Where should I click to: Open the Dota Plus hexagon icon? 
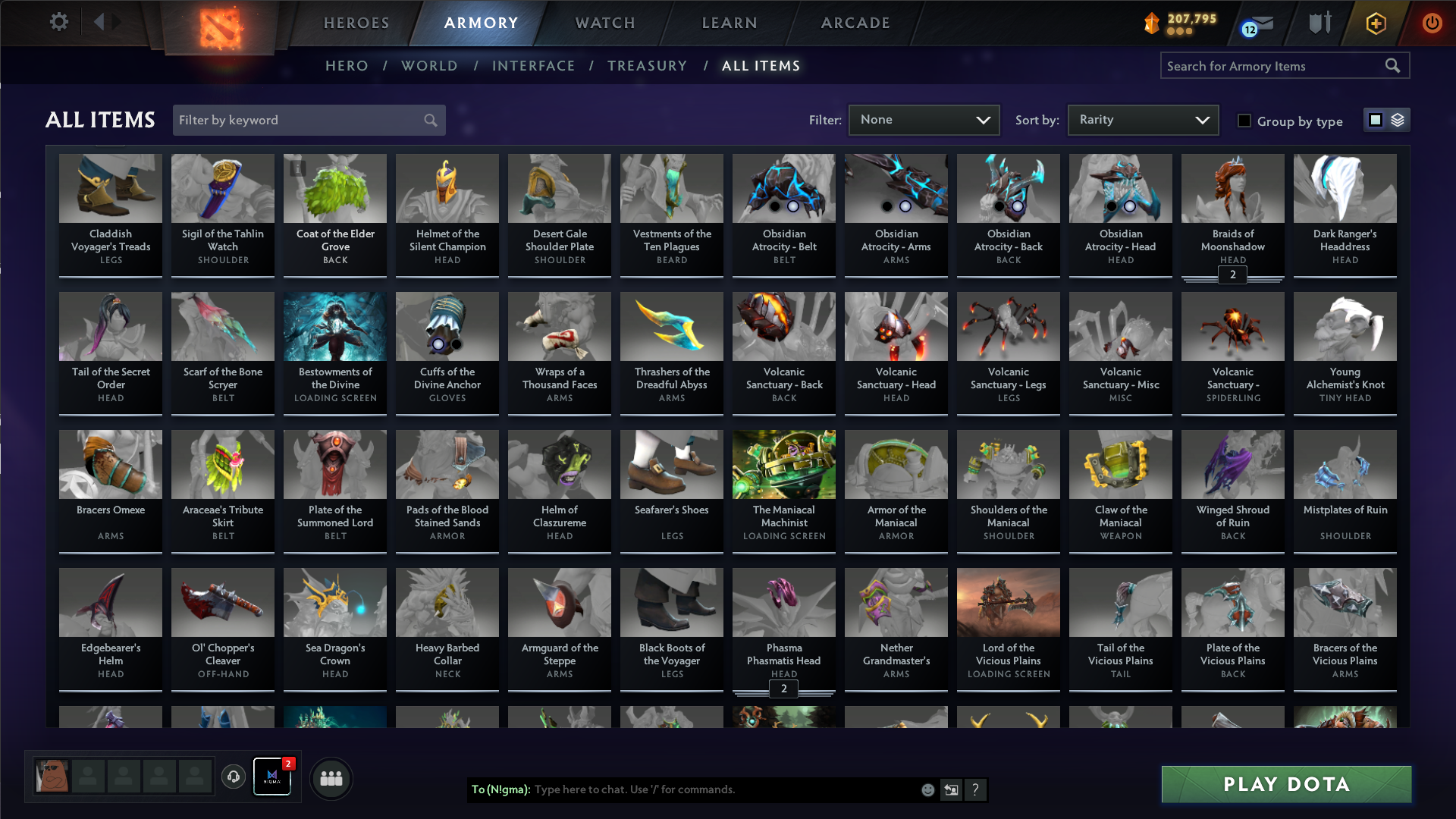[1375, 23]
